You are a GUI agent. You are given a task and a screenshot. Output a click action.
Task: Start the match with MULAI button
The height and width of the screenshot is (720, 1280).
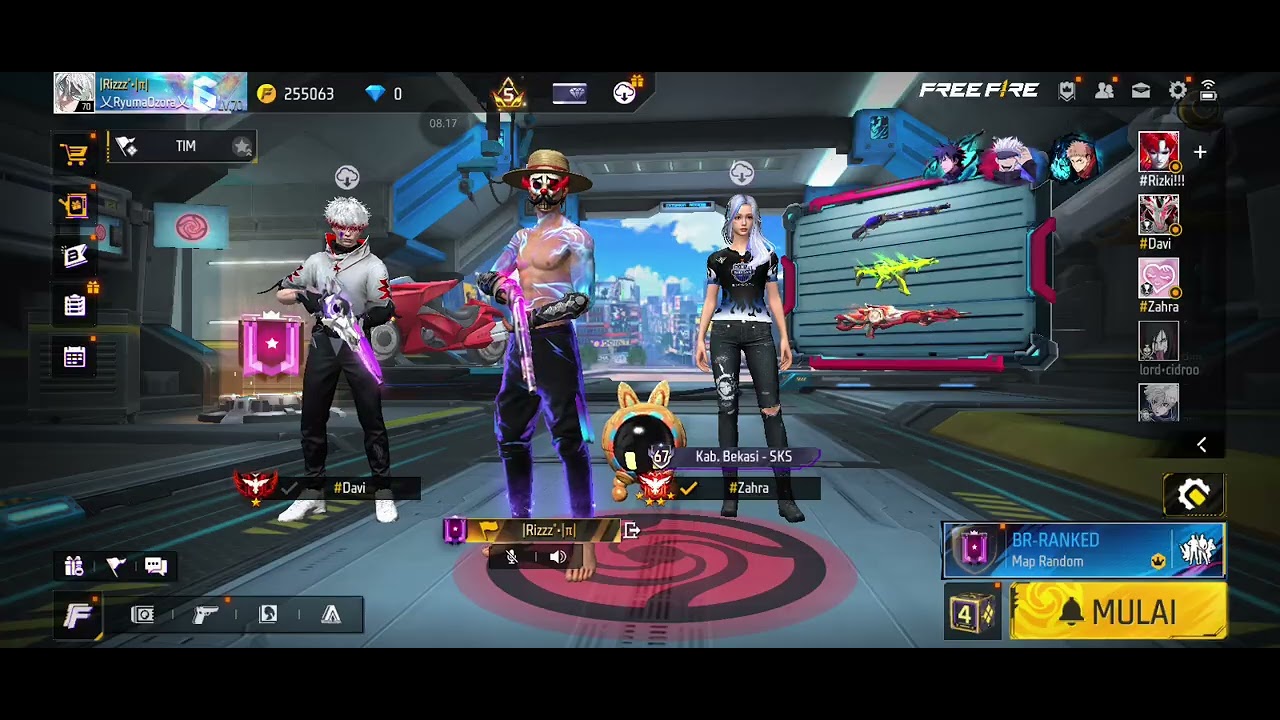pos(1119,611)
